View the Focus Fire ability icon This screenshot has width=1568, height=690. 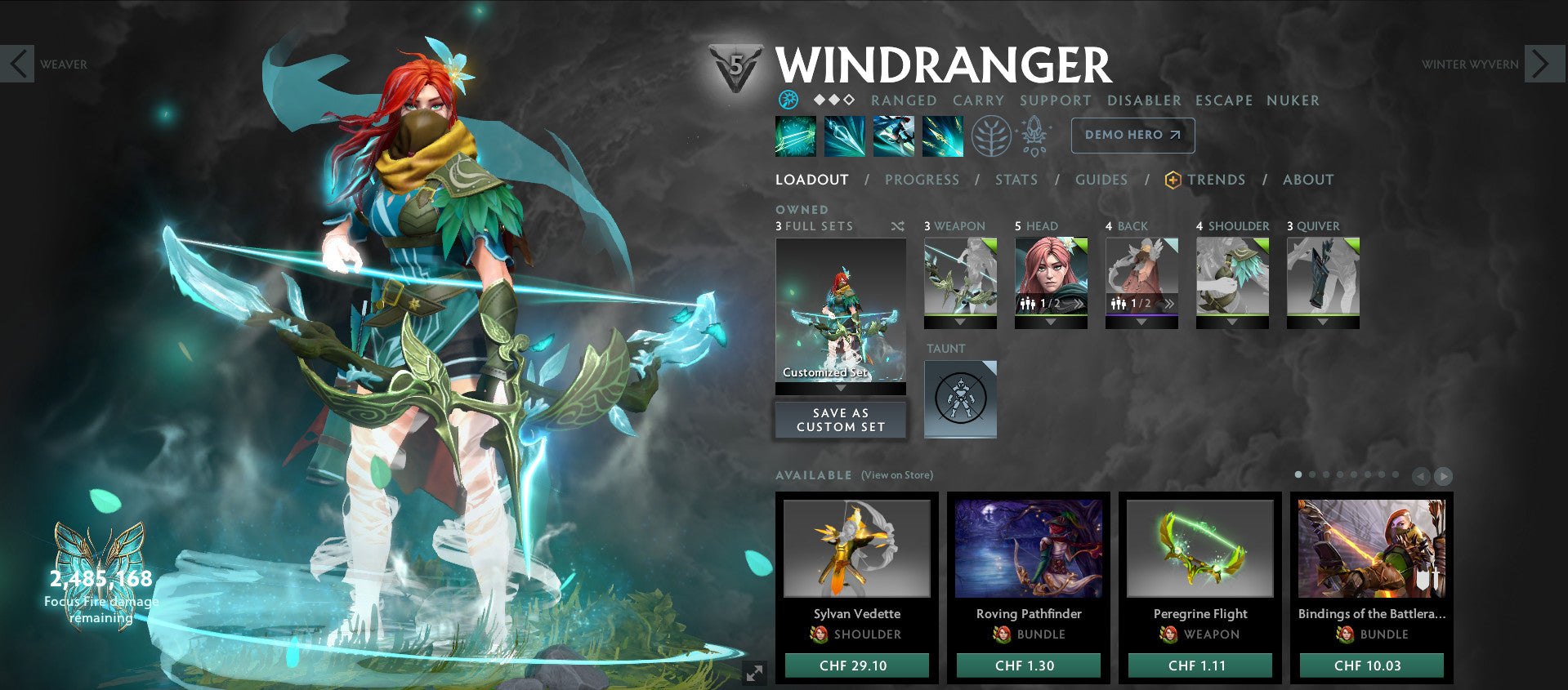tap(942, 136)
